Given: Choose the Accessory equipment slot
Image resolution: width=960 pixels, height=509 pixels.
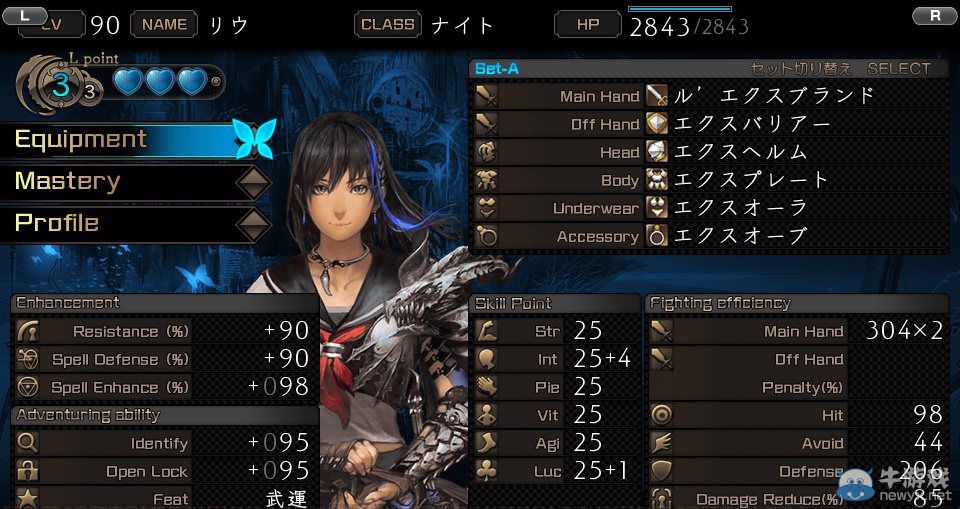Looking at the screenshot, I should 708,236.
